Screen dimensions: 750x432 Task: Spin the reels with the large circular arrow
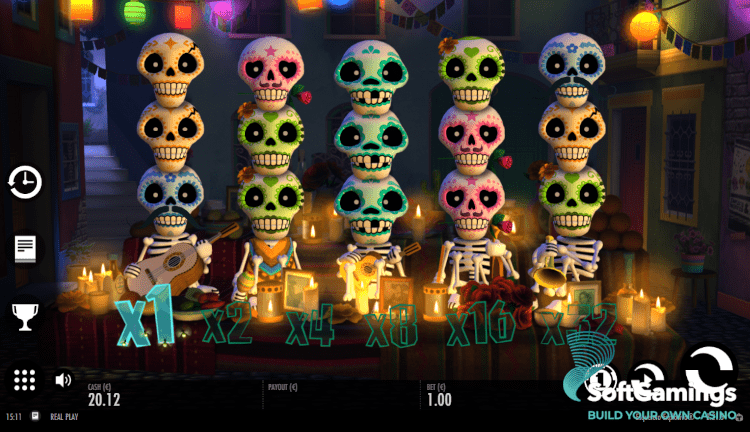click(x=706, y=370)
